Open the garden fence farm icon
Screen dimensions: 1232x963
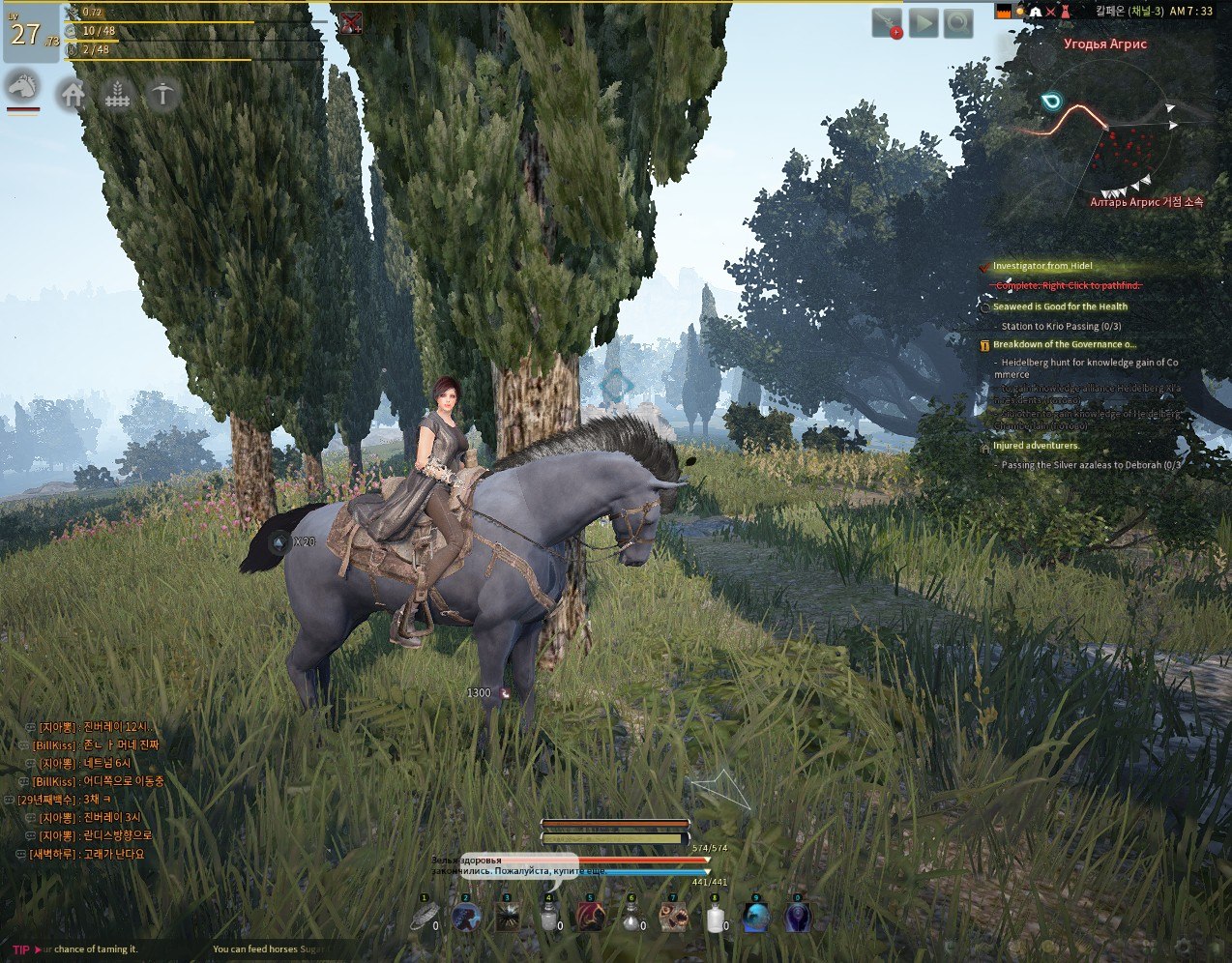[x=117, y=95]
